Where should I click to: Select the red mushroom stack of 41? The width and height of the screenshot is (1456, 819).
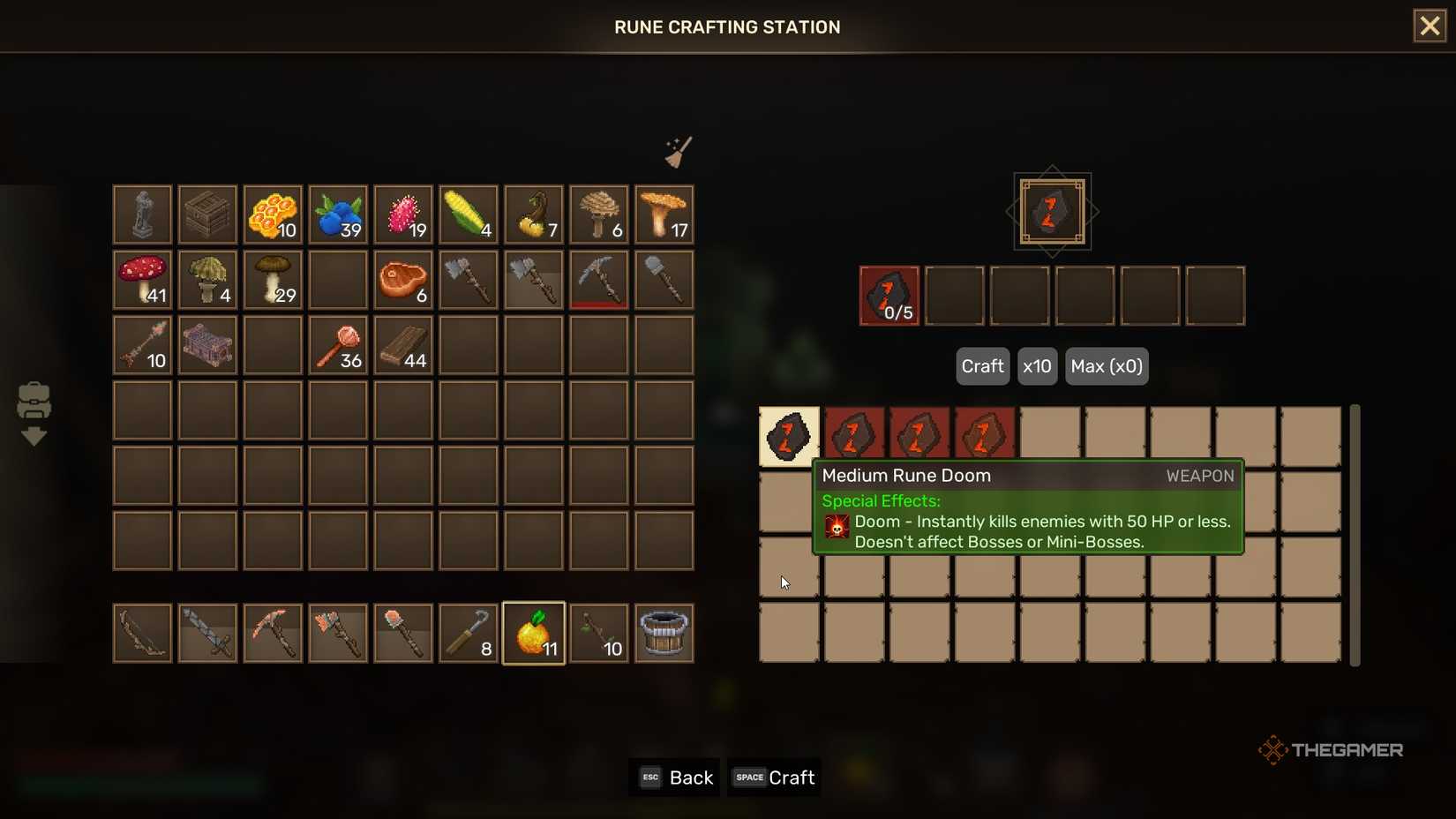pos(142,280)
